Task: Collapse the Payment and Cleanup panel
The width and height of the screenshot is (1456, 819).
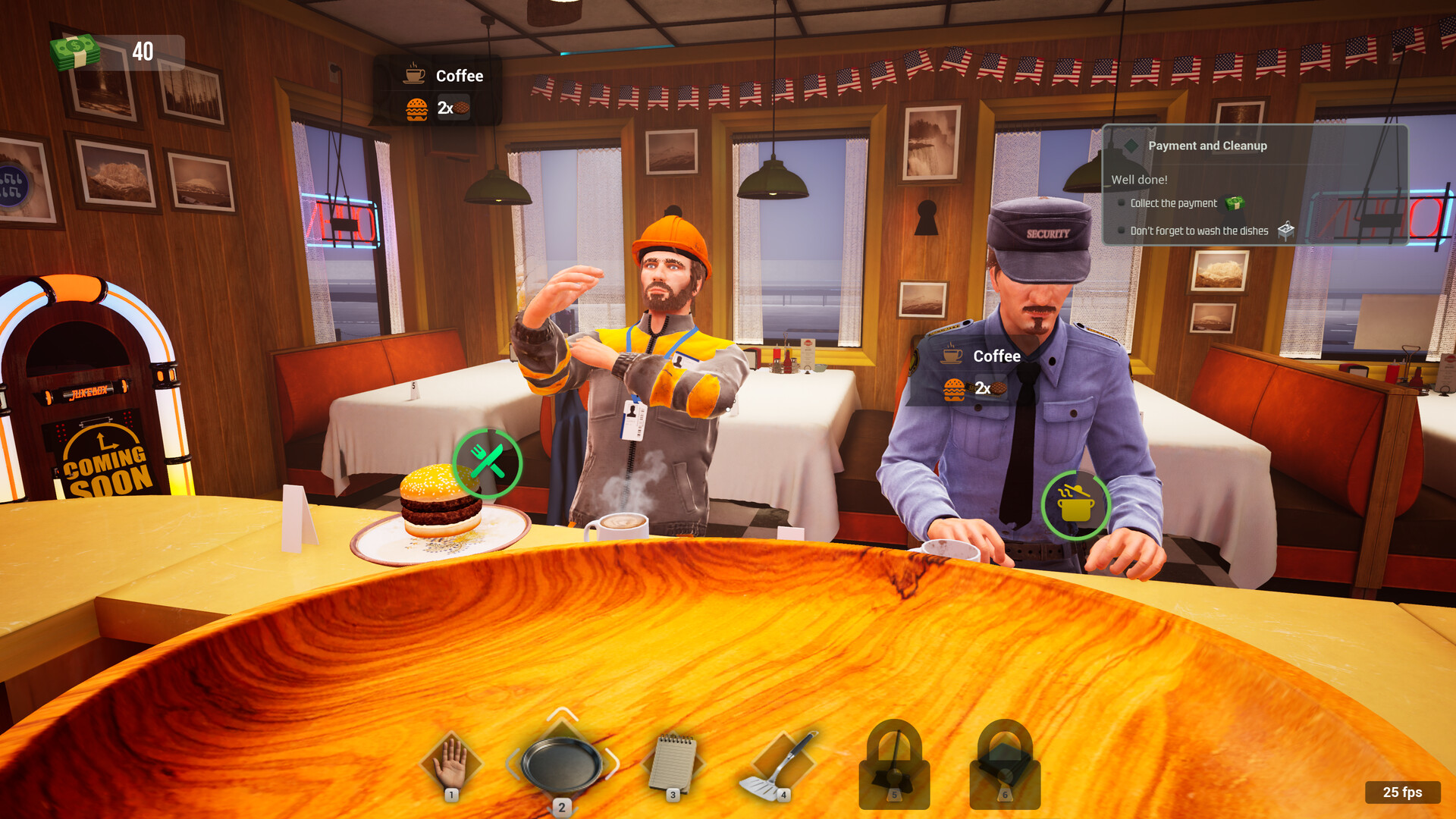Action: pyautogui.click(x=1131, y=145)
